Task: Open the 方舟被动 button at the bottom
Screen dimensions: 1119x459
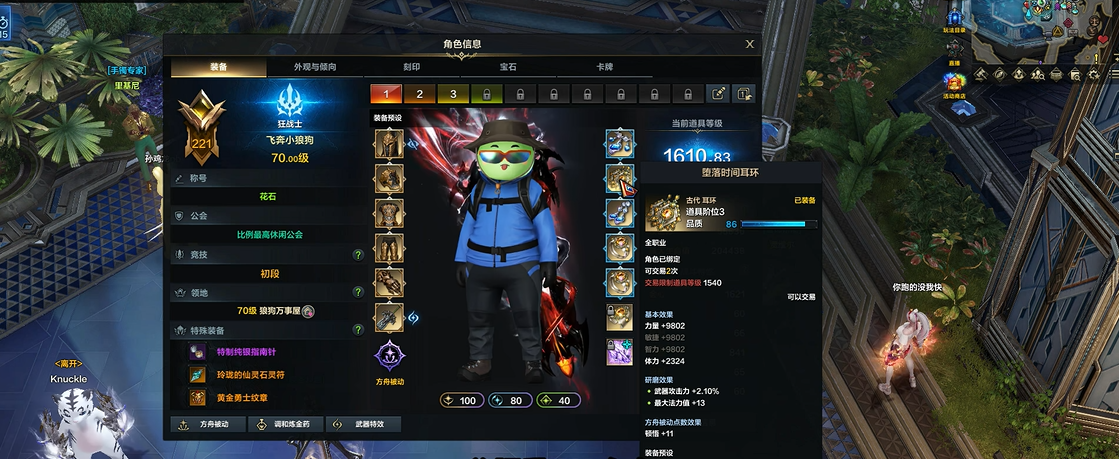Action: 207,424
